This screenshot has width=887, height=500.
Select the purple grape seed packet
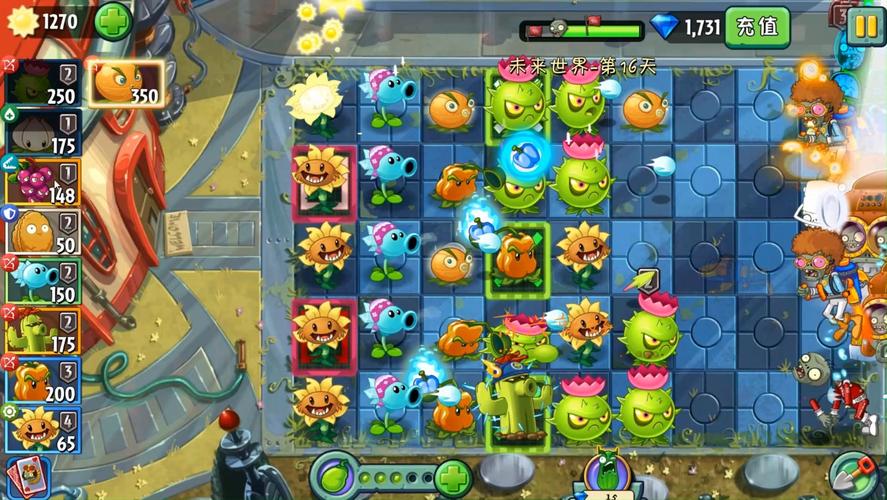click(x=42, y=181)
